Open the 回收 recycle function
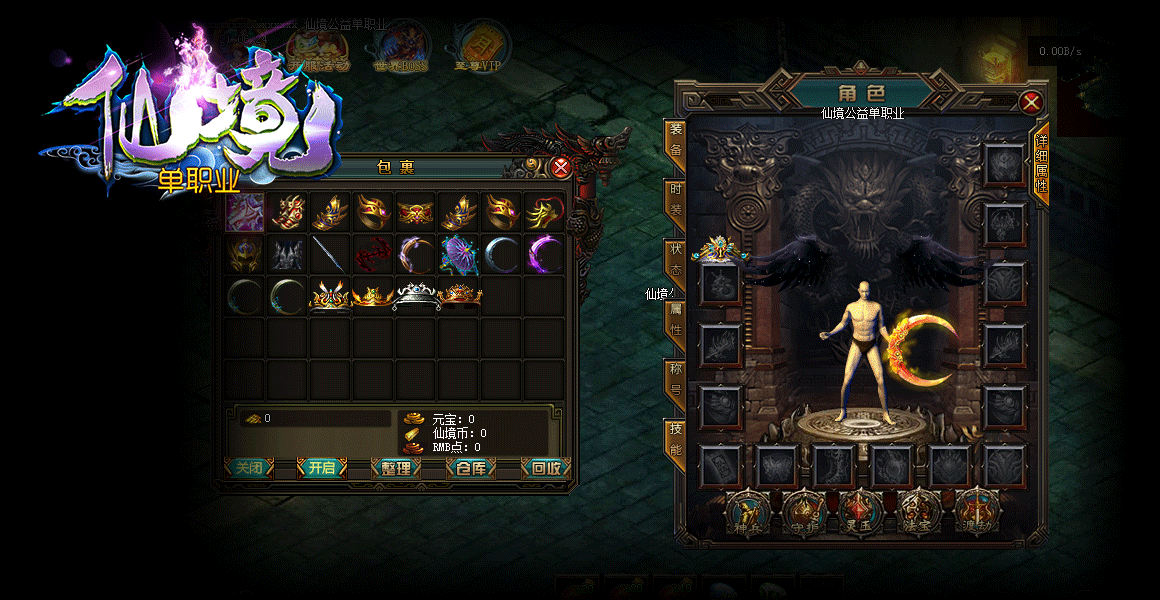The height and width of the screenshot is (600, 1160). point(545,468)
